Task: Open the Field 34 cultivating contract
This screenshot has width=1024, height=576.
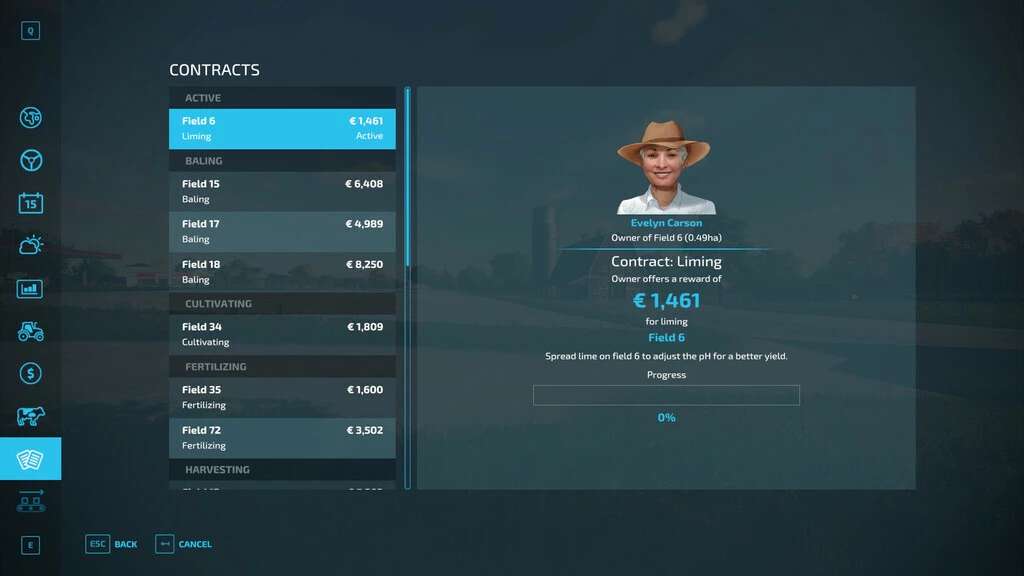Action: (282, 334)
